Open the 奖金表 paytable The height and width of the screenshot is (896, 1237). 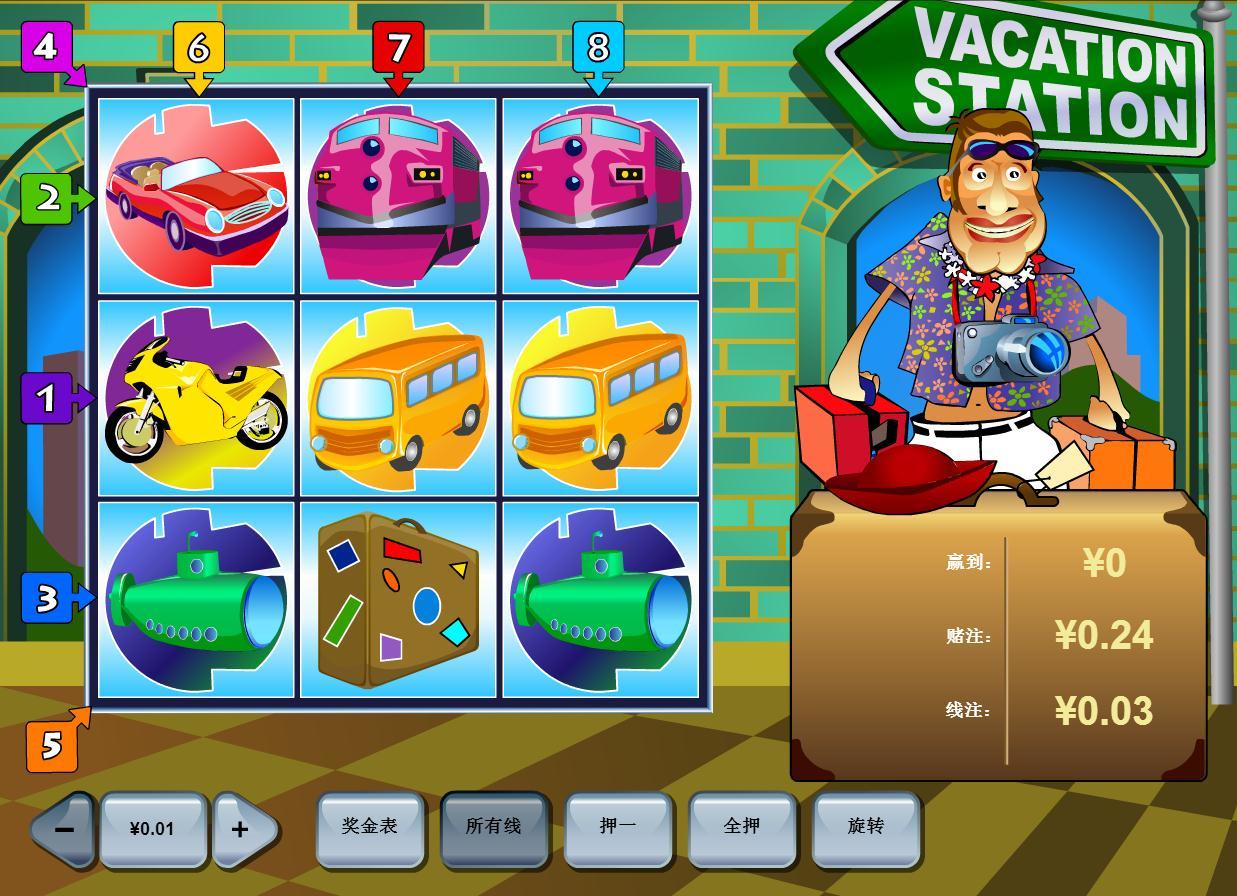(x=370, y=827)
